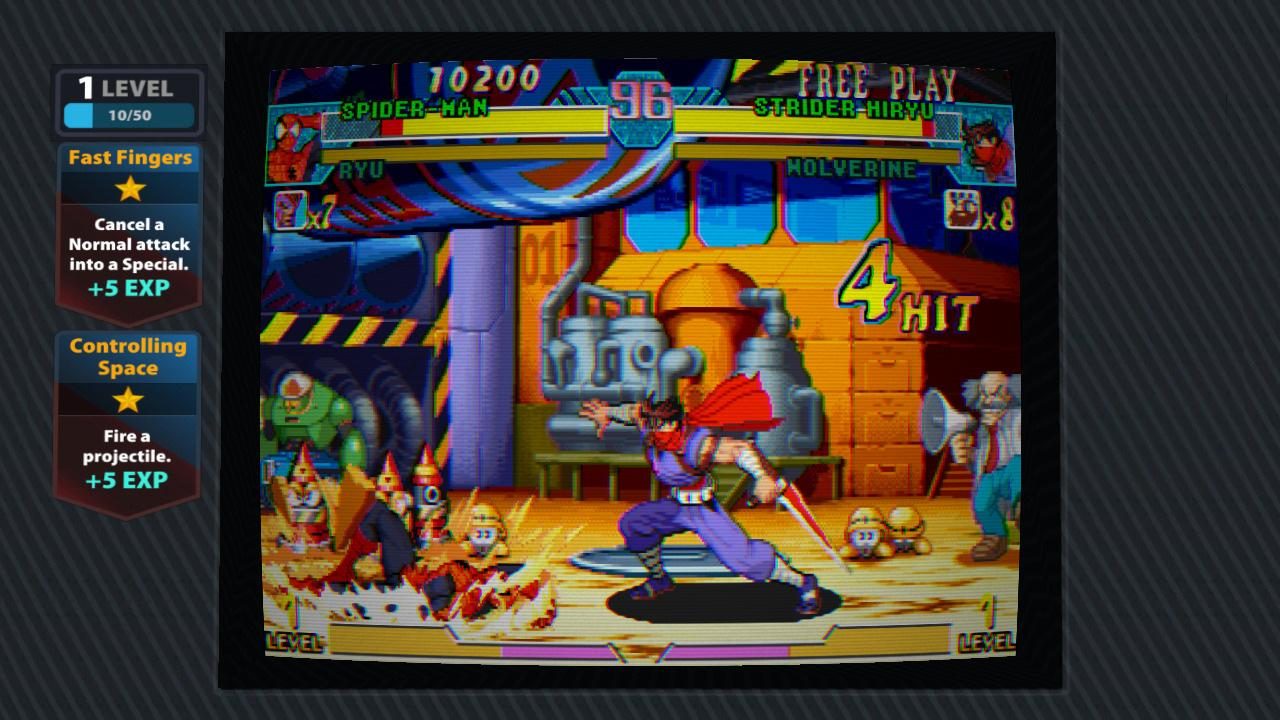Click the 10/50 experience progress bar
Viewport: 1280px width, 720px height.
[131, 115]
